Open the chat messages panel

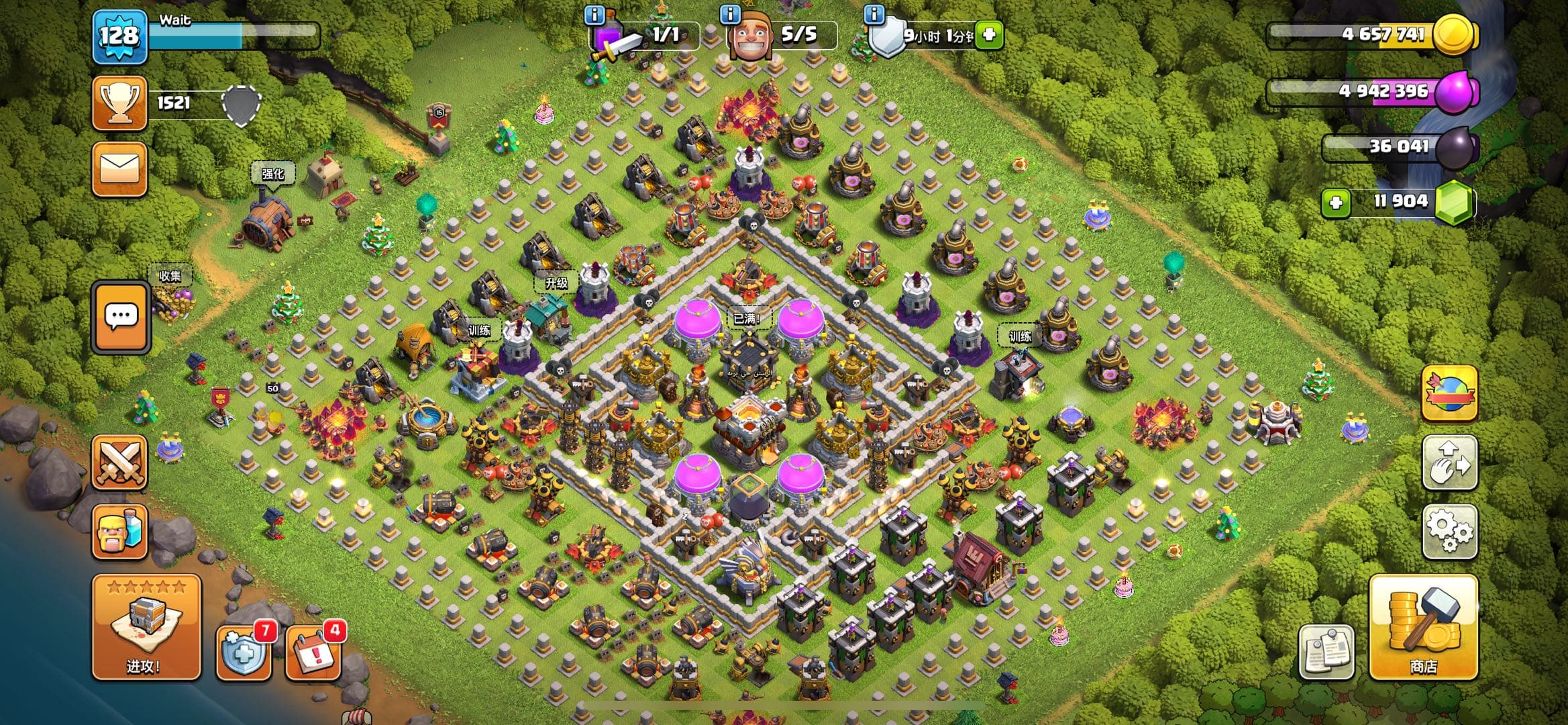[x=121, y=316]
